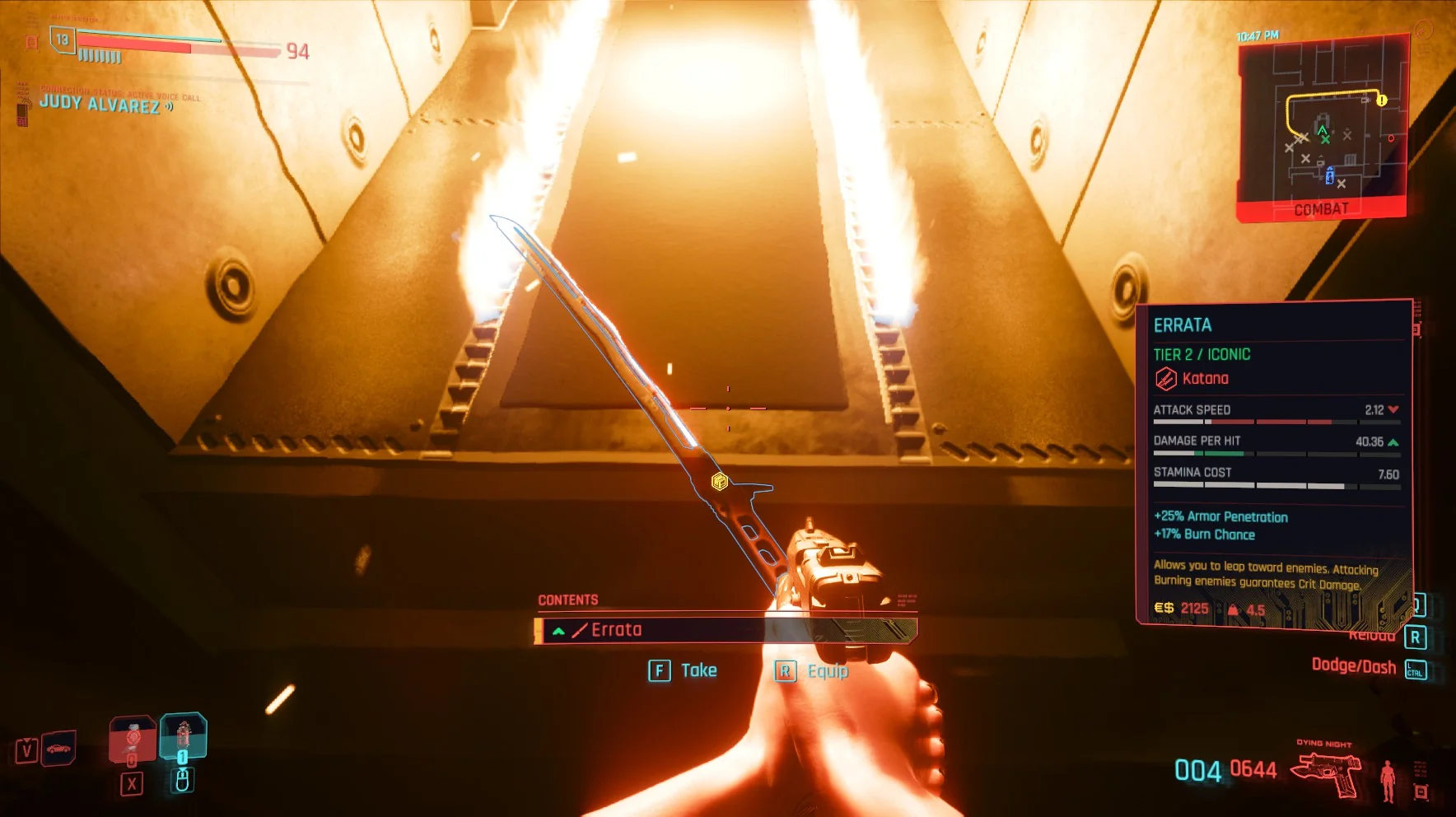This screenshot has height=817, width=1456.
Task: Select the red grenade quick slot
Action: (x=132, y=739)
